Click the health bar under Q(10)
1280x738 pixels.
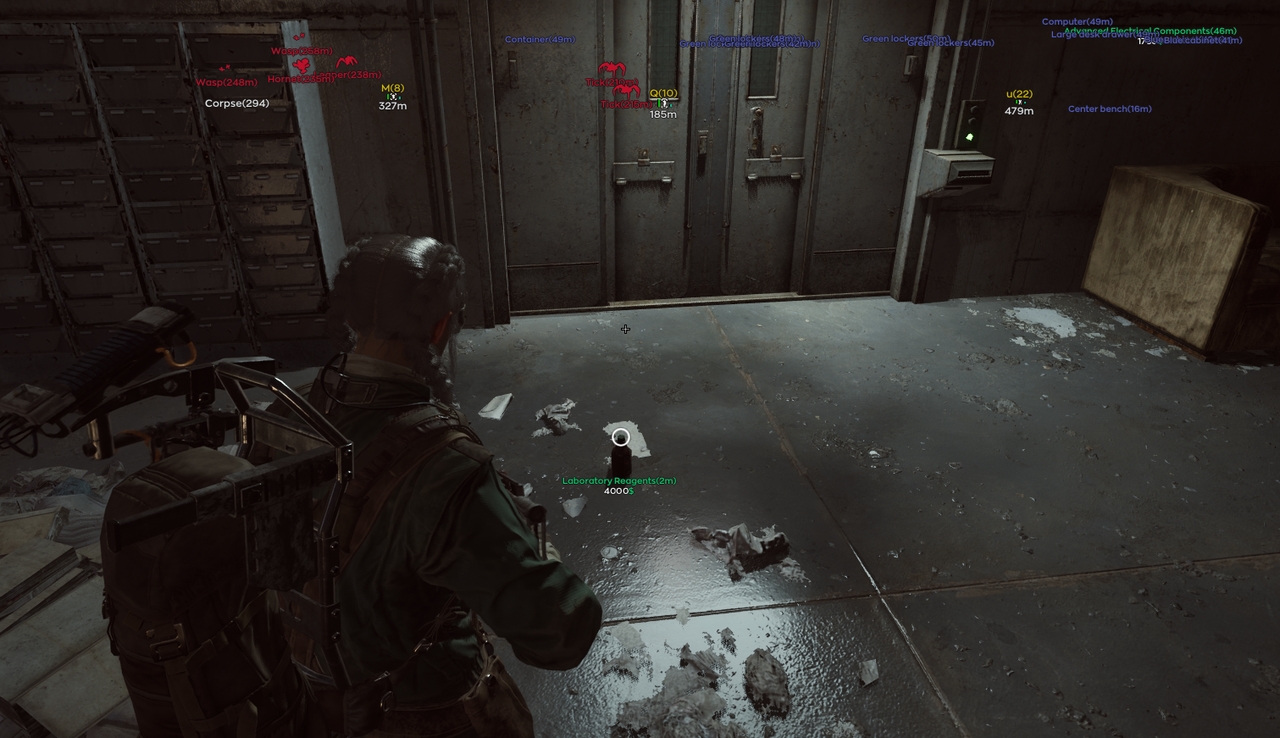tap(664, 99)
